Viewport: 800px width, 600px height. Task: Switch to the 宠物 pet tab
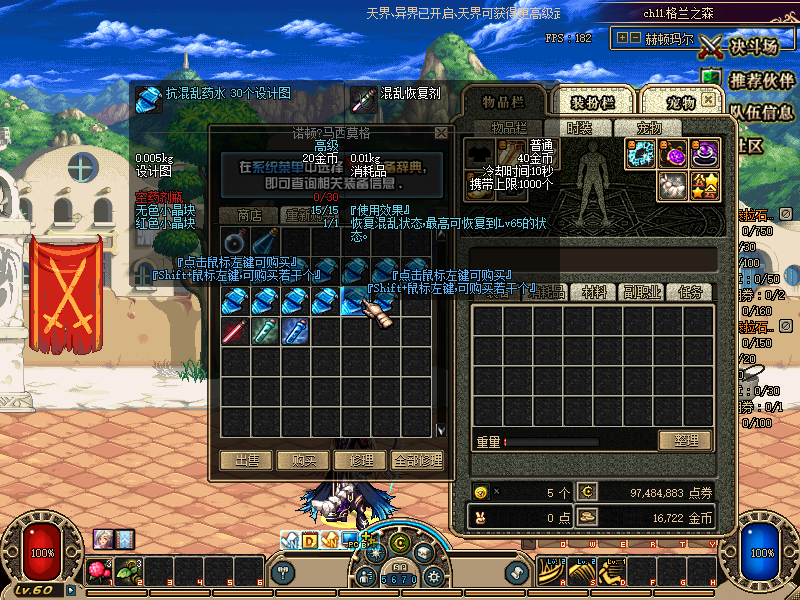[x=681, y=102]
